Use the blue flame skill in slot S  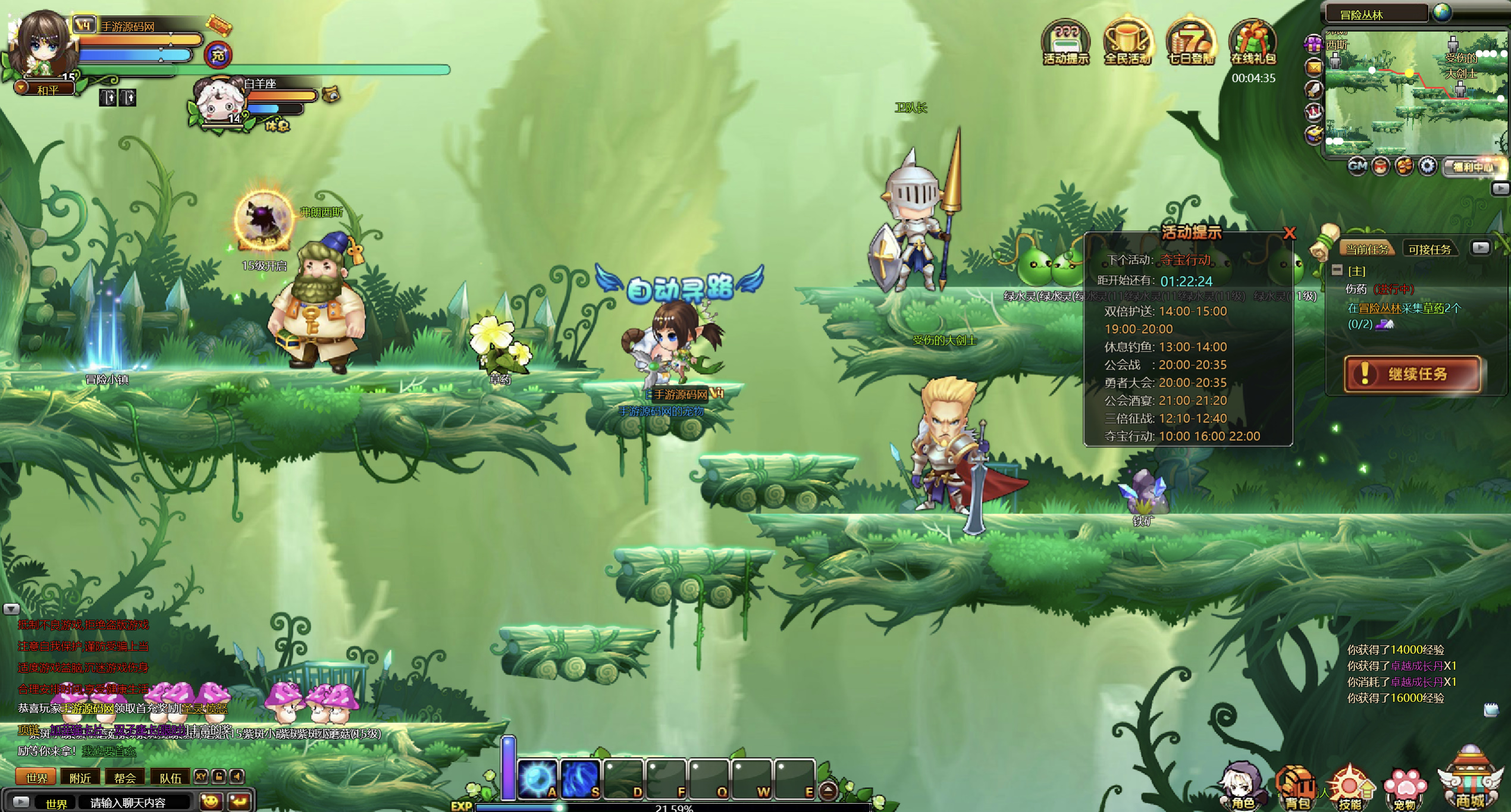coord(581,778)
